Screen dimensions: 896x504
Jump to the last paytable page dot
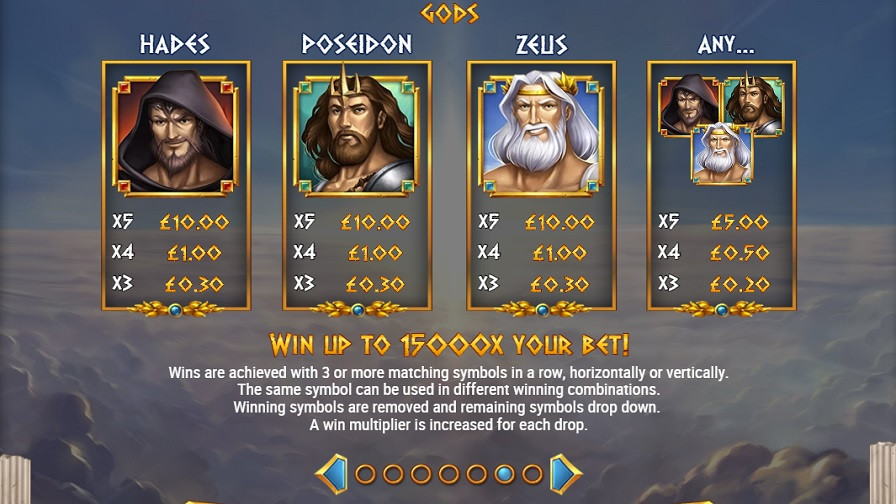(x=533, y=474)
